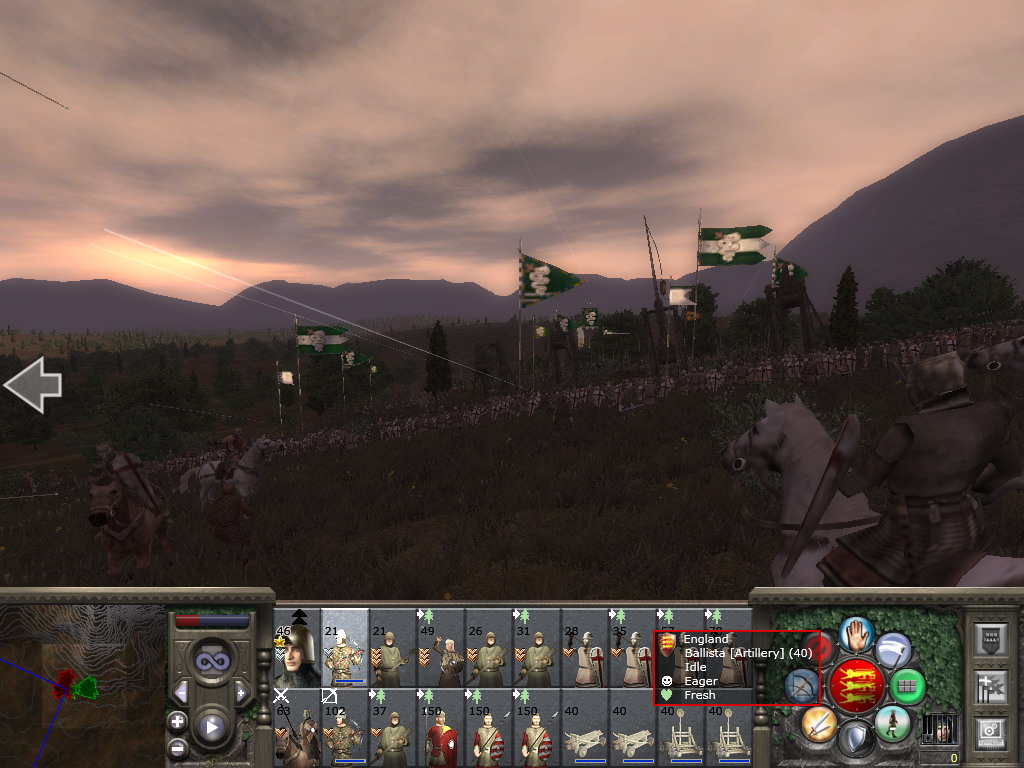This screenshot has width=1024, height=768.
Task: Click the battle minimap
Action: [x=82, y=686]
